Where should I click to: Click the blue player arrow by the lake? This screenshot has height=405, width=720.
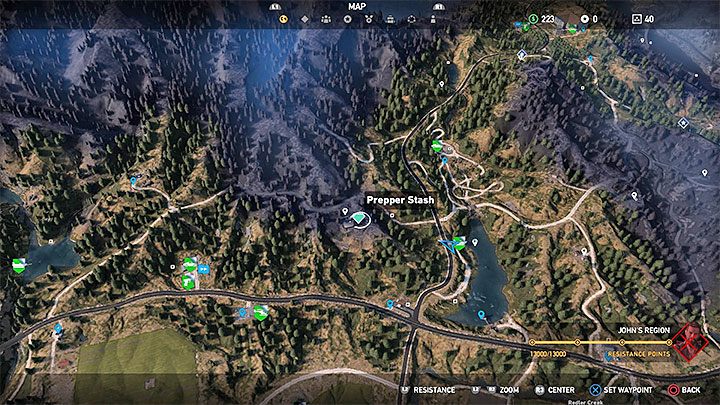click(x=445, y=242)
